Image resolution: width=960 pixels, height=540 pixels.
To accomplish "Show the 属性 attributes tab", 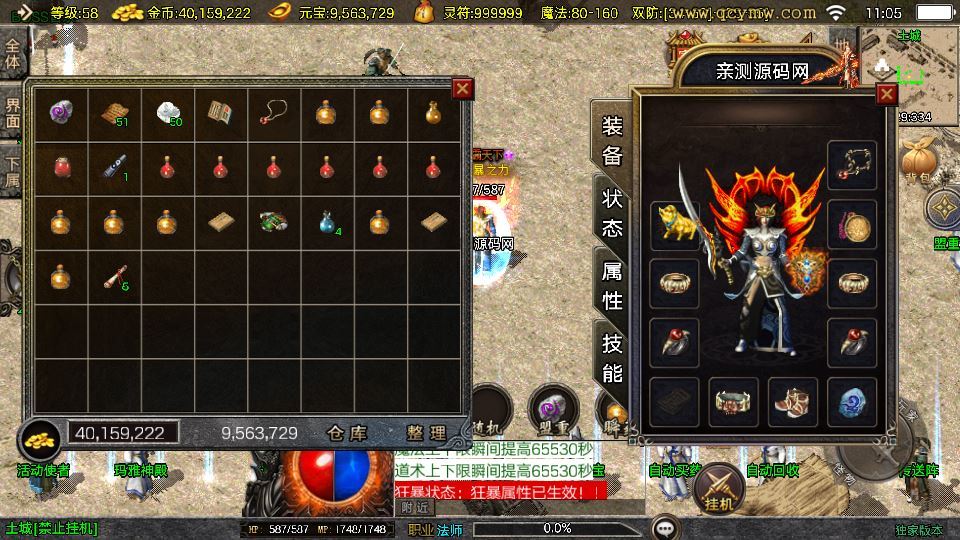I will [612, 285].
